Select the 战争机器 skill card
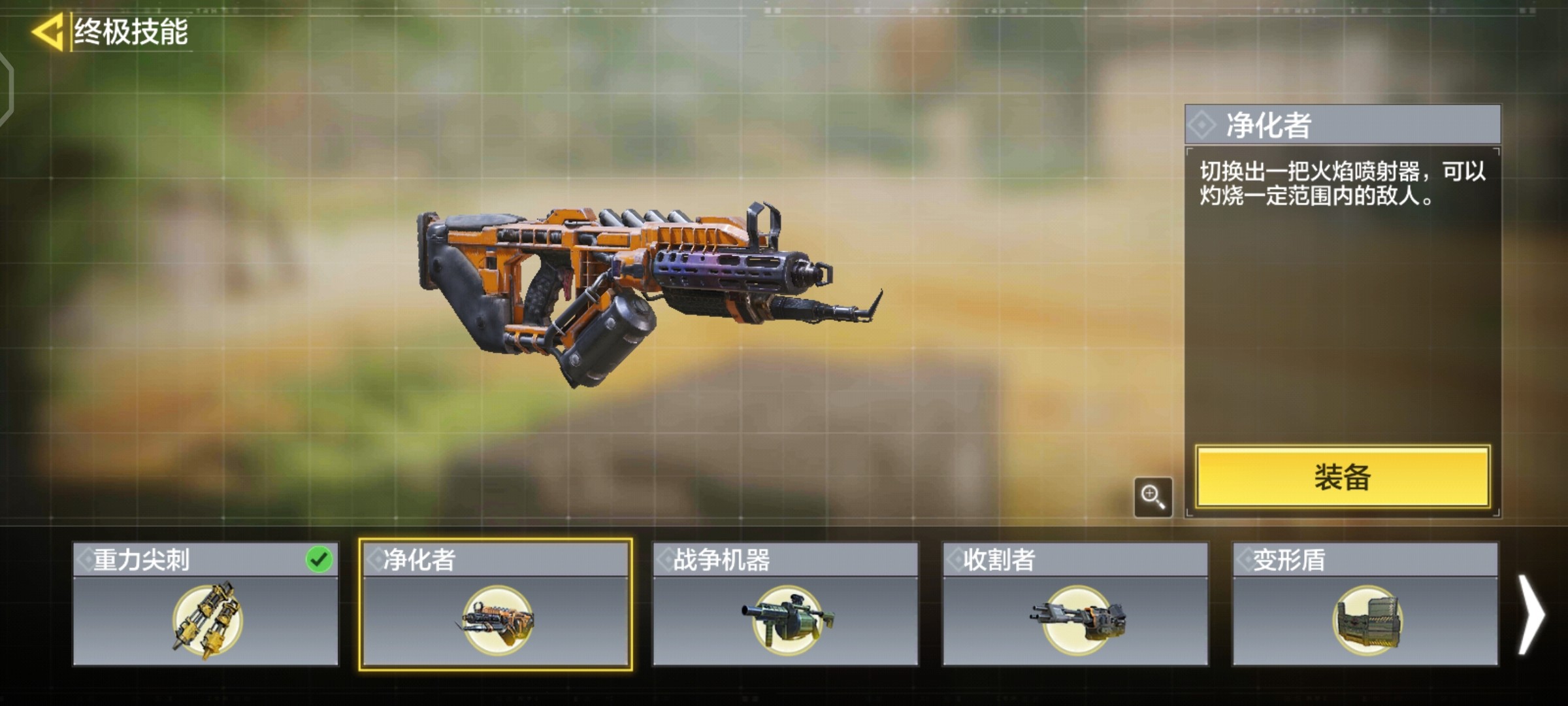Viewport: 1568px width, 706px height. click(785, 604)
